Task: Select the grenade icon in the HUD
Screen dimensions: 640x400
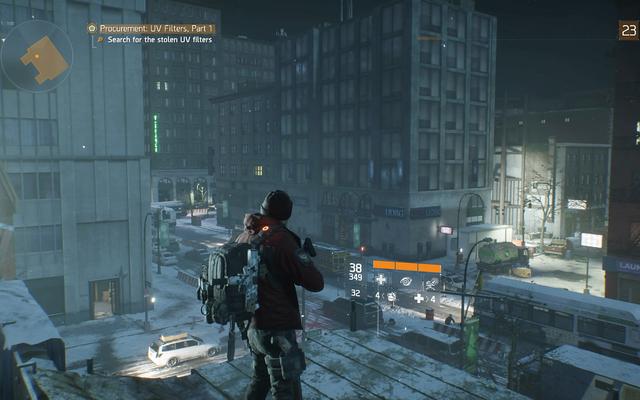Action: [391, 297]
